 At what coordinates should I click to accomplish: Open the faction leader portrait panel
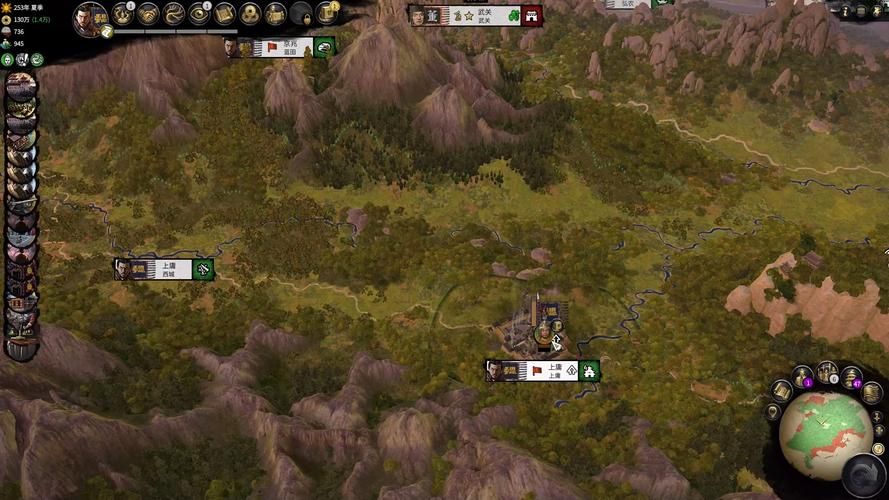(90, 17)
